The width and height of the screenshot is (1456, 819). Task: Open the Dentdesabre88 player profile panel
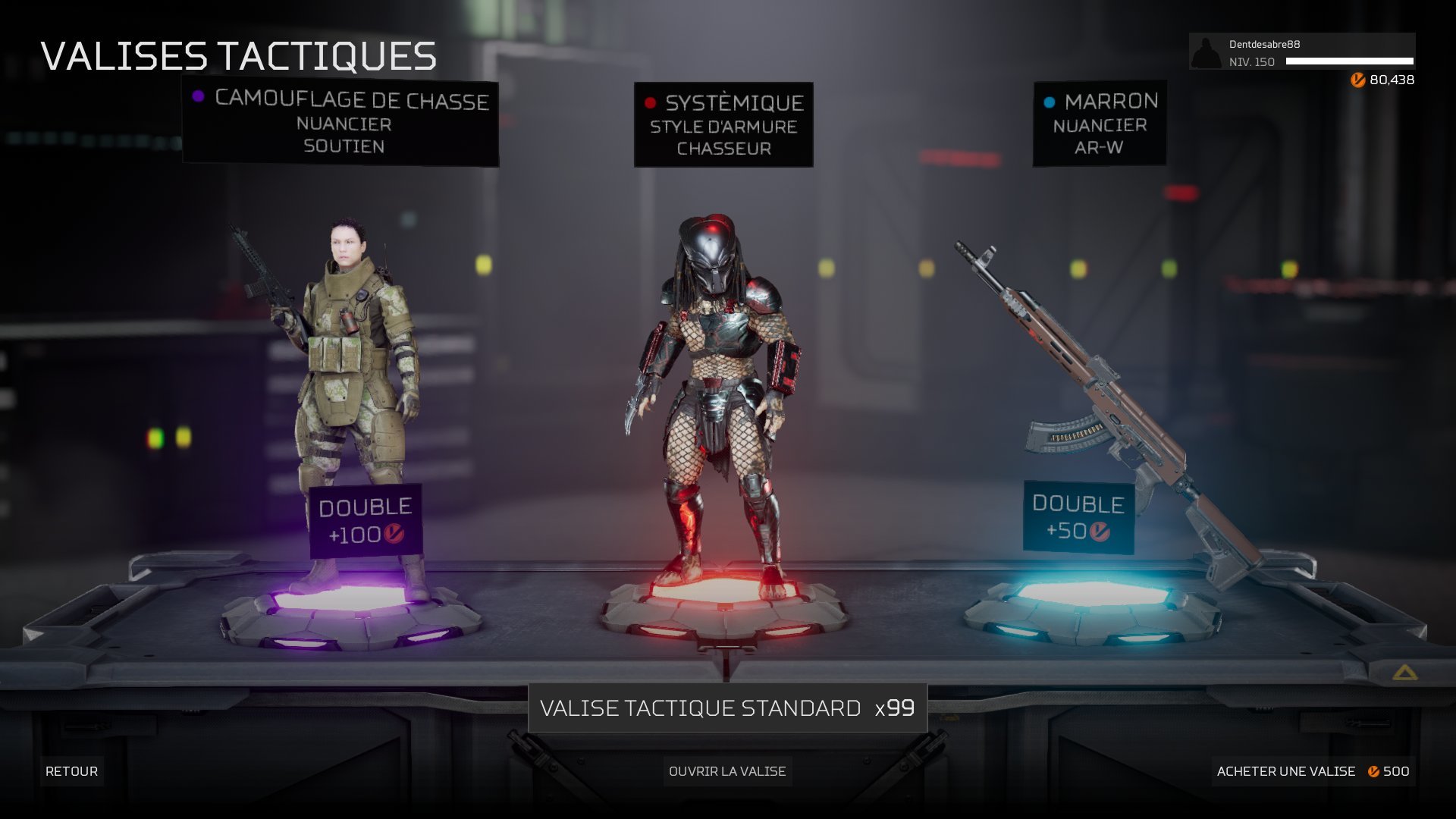point(1301,52)
